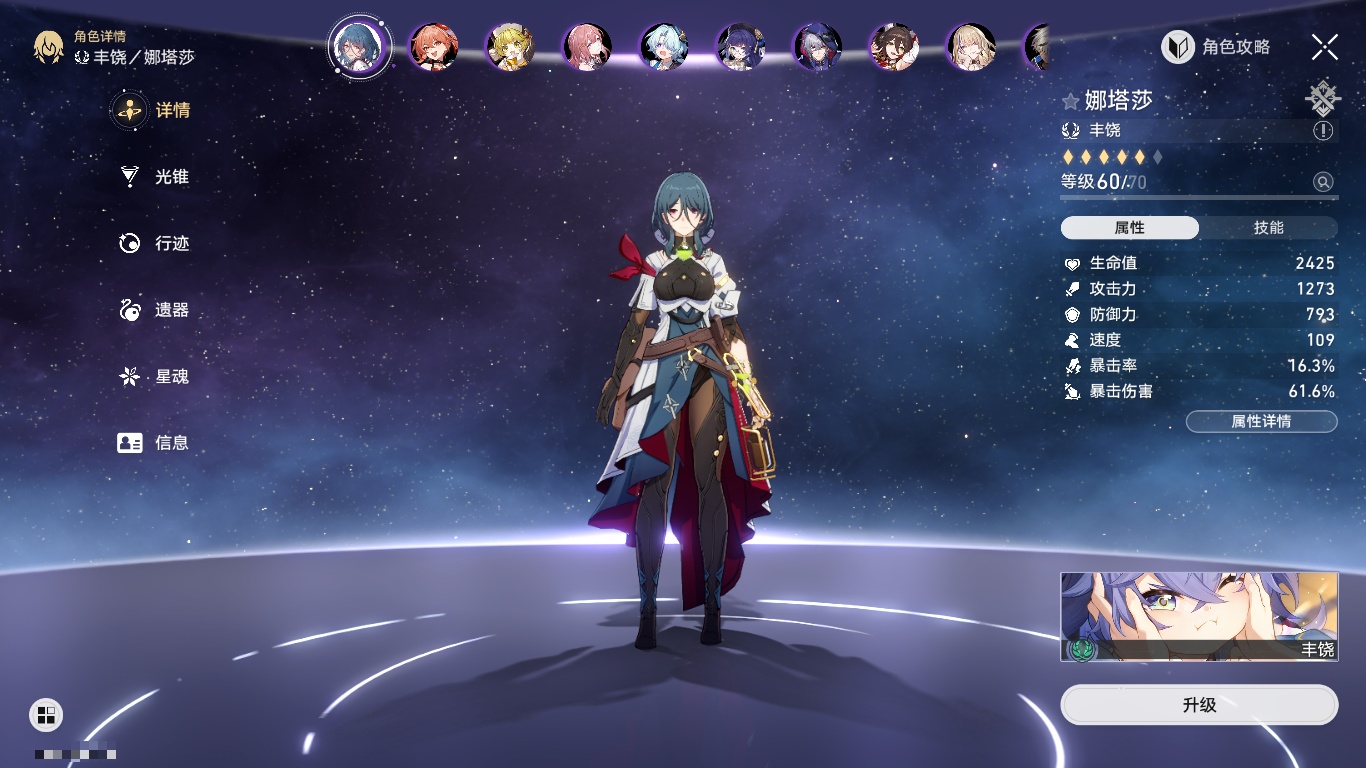Screen dimensions: 1366x768
Task: Toggle the favorite star next to 娜塔莎
Action: (x=1071, y=101)
